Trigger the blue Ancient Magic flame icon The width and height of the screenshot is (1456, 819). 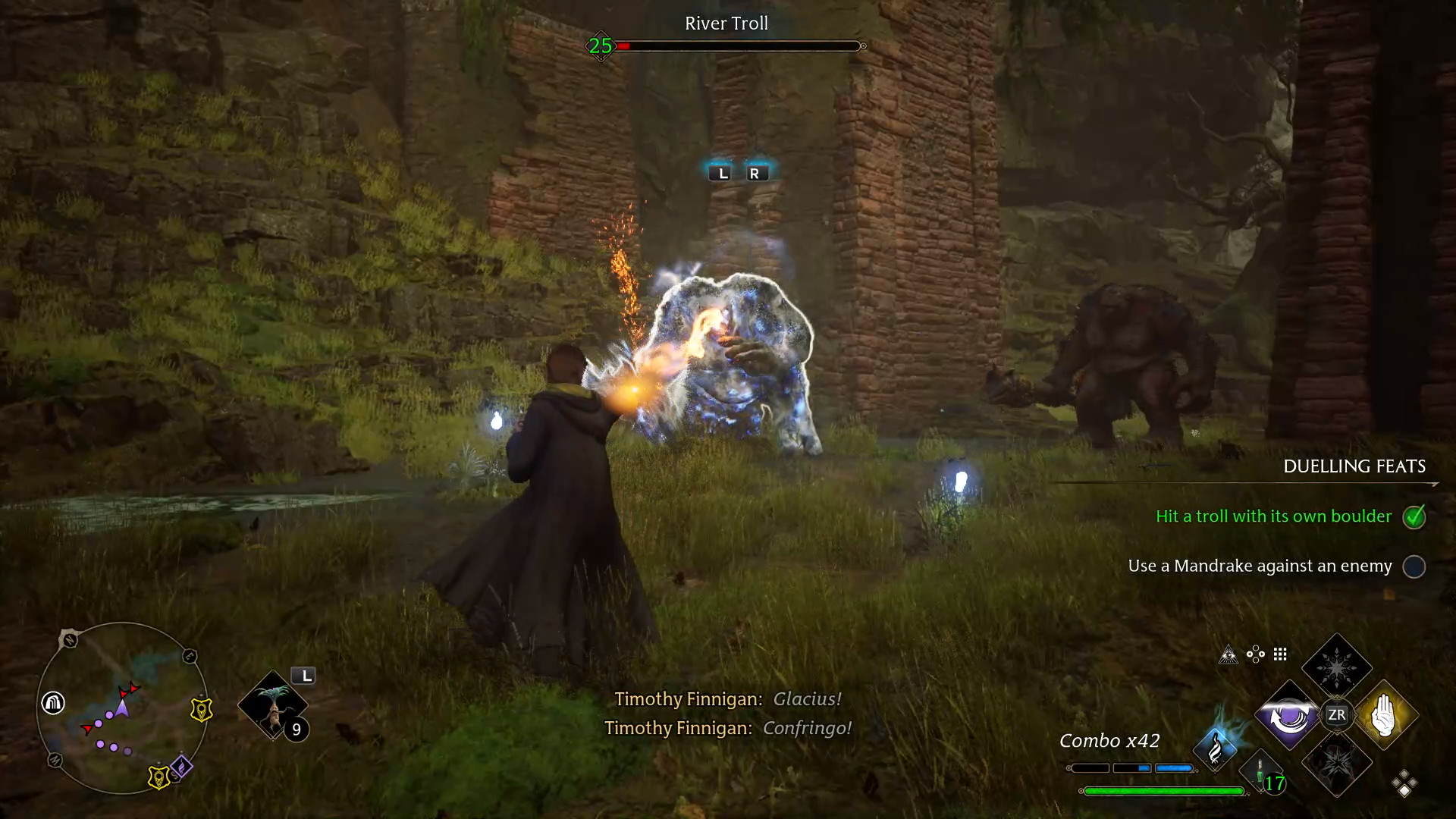pyautogui.click(x=1215, y=749)
